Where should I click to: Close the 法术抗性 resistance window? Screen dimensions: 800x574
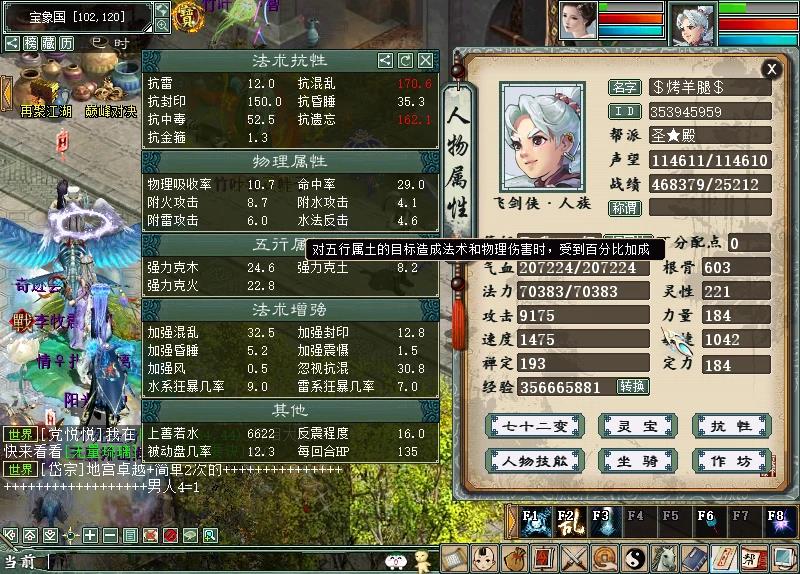click(x=427, y=61)
